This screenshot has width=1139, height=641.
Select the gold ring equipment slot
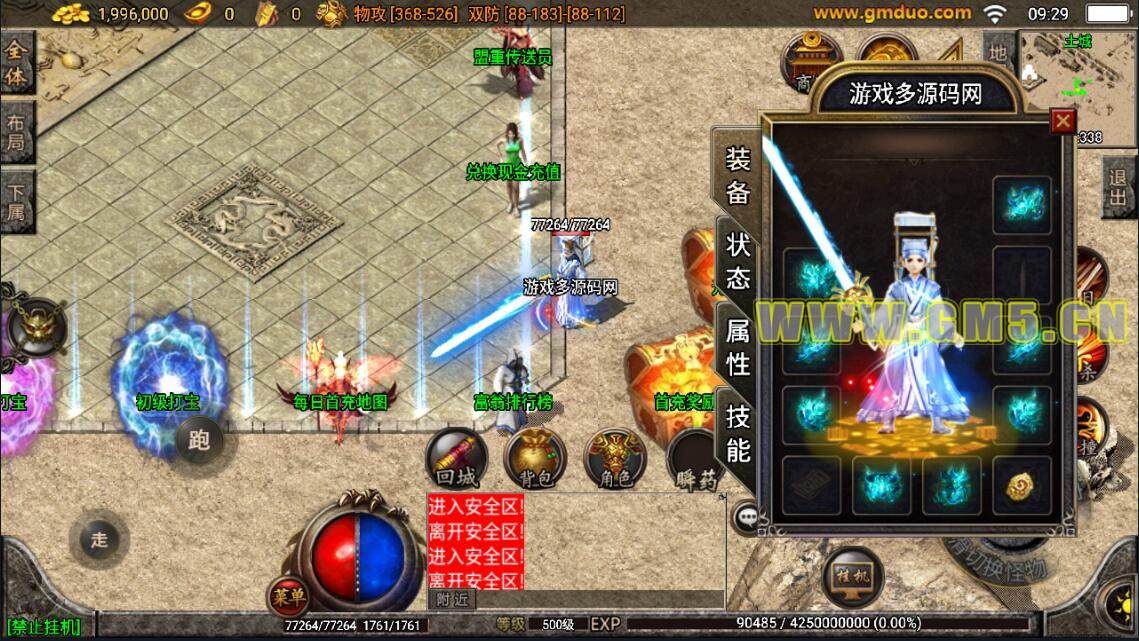tap(1021, 485)
